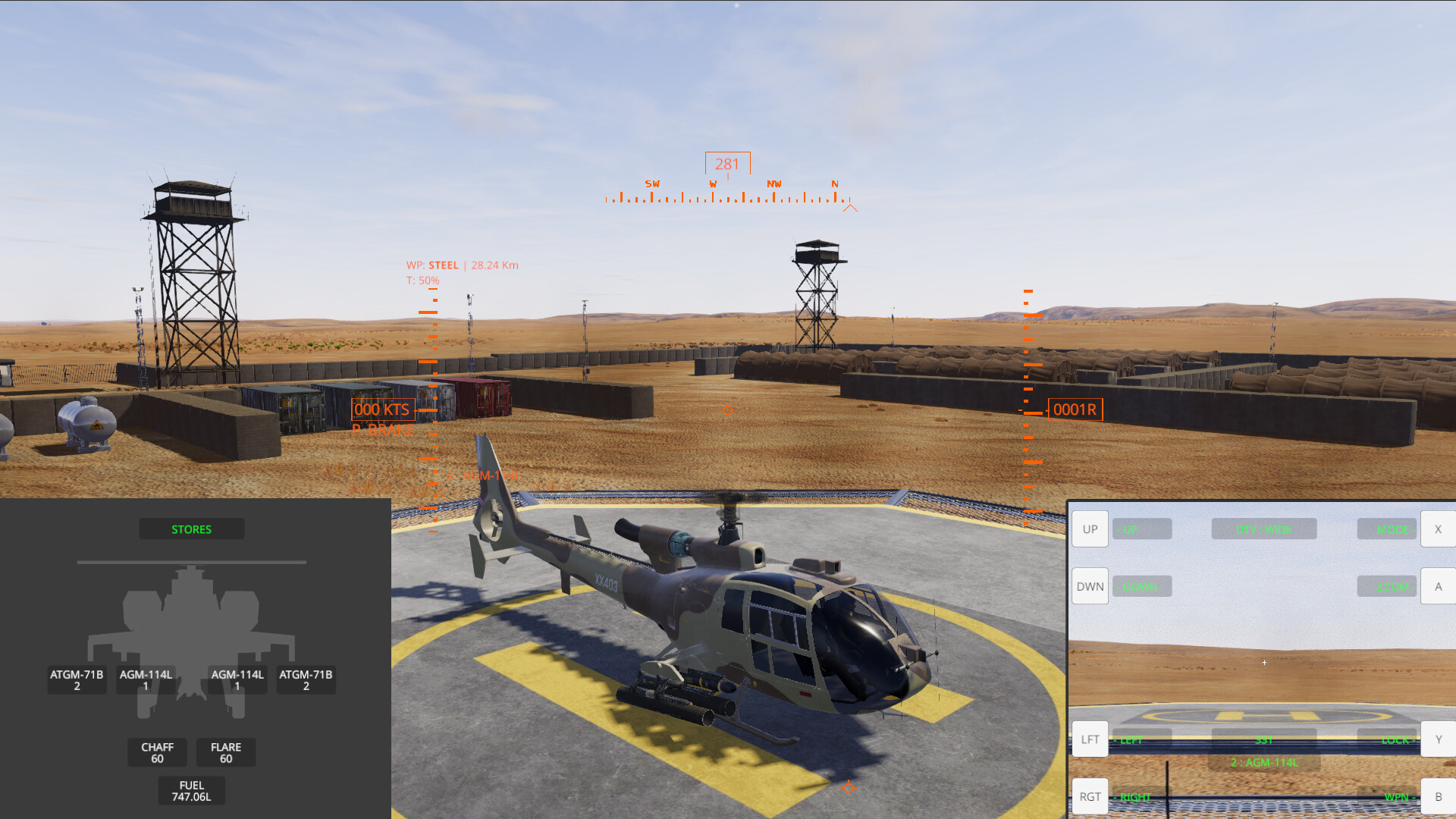This screenshot has height=819, width=1456.
Task: Toggle the DTV : WIDE camera mode
Action: coord(1263,529)
